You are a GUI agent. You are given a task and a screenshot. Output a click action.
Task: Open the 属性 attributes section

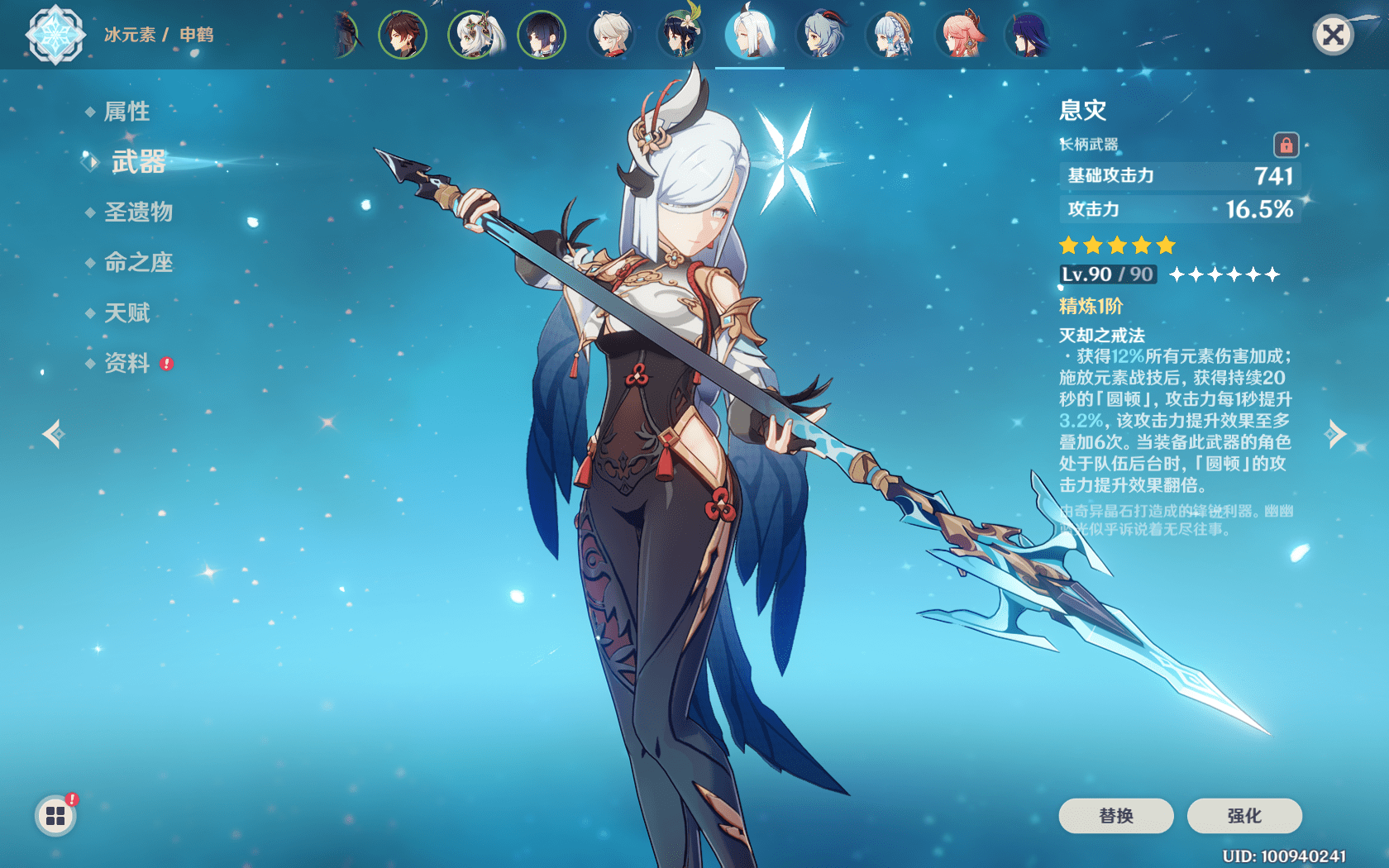coord(127,112)
